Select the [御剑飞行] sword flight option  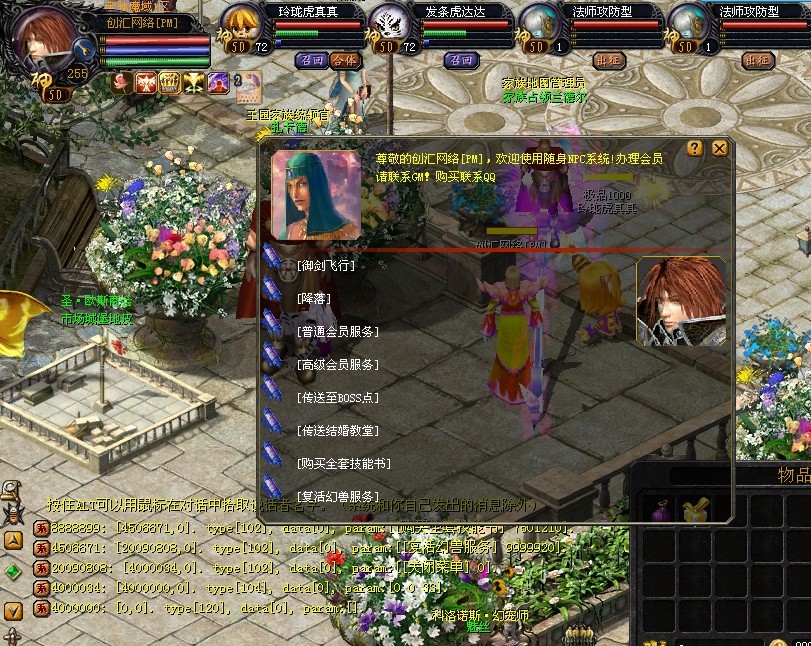[326, 265]
